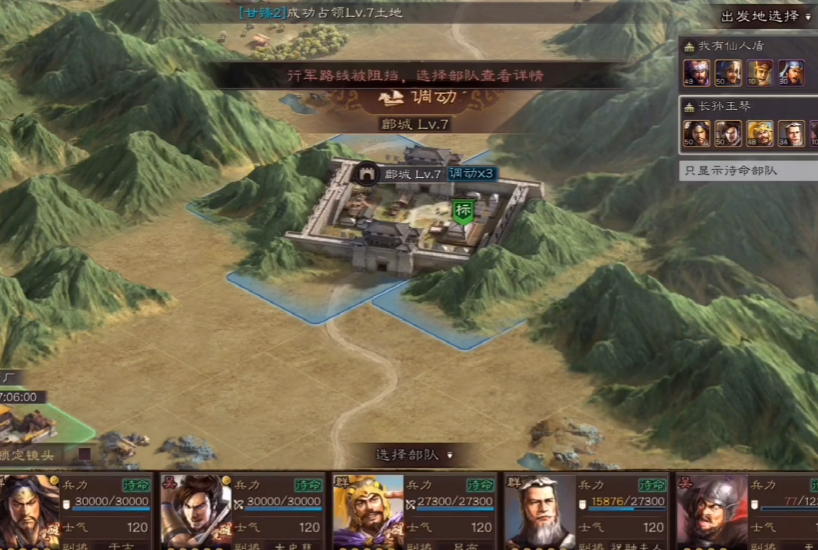Screen dimensions: 818x550
Task: Pick the white-bearded general's troop card
Action: [x=585, y=510]
